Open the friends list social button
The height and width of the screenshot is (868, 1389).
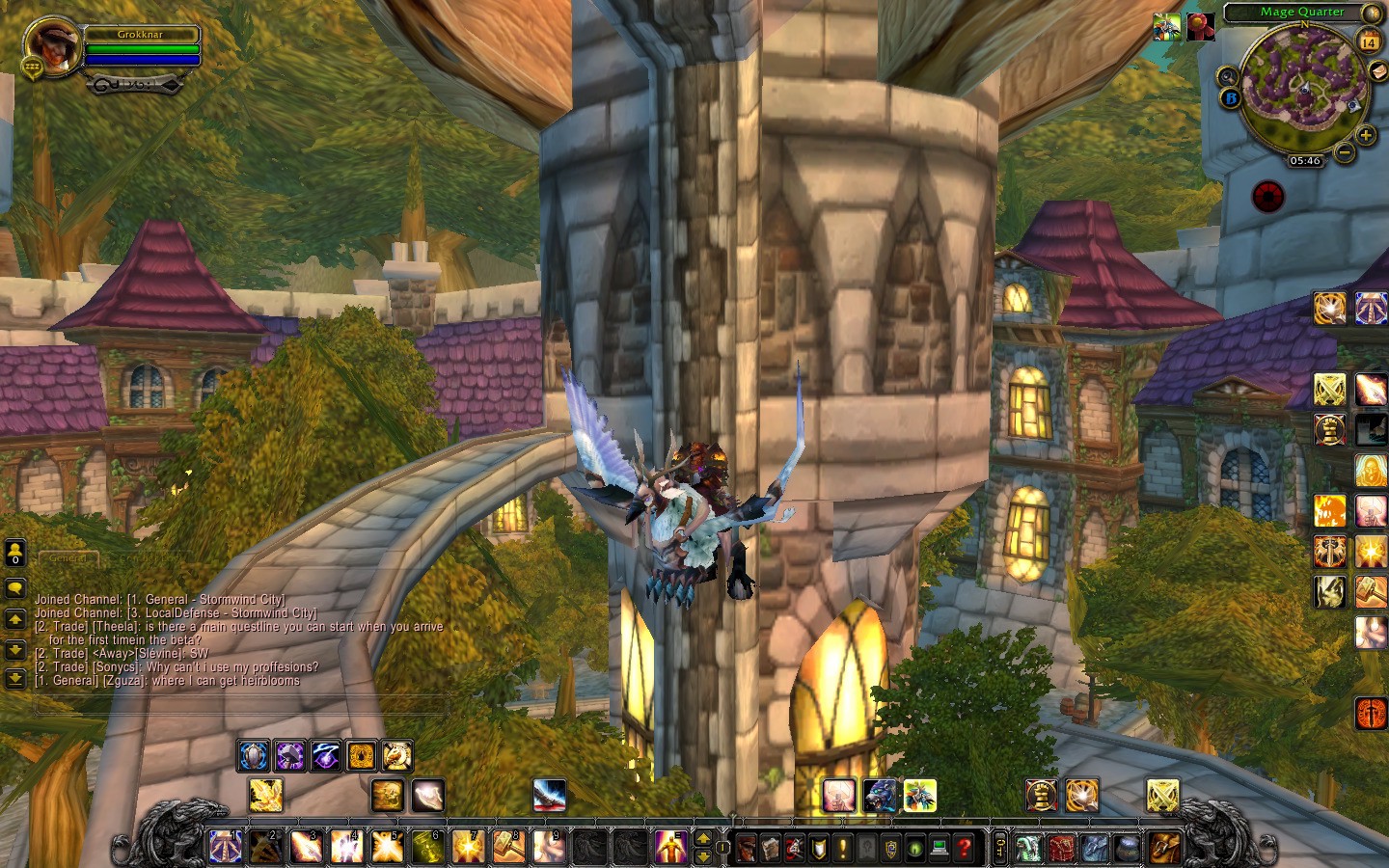click(15, 554)
